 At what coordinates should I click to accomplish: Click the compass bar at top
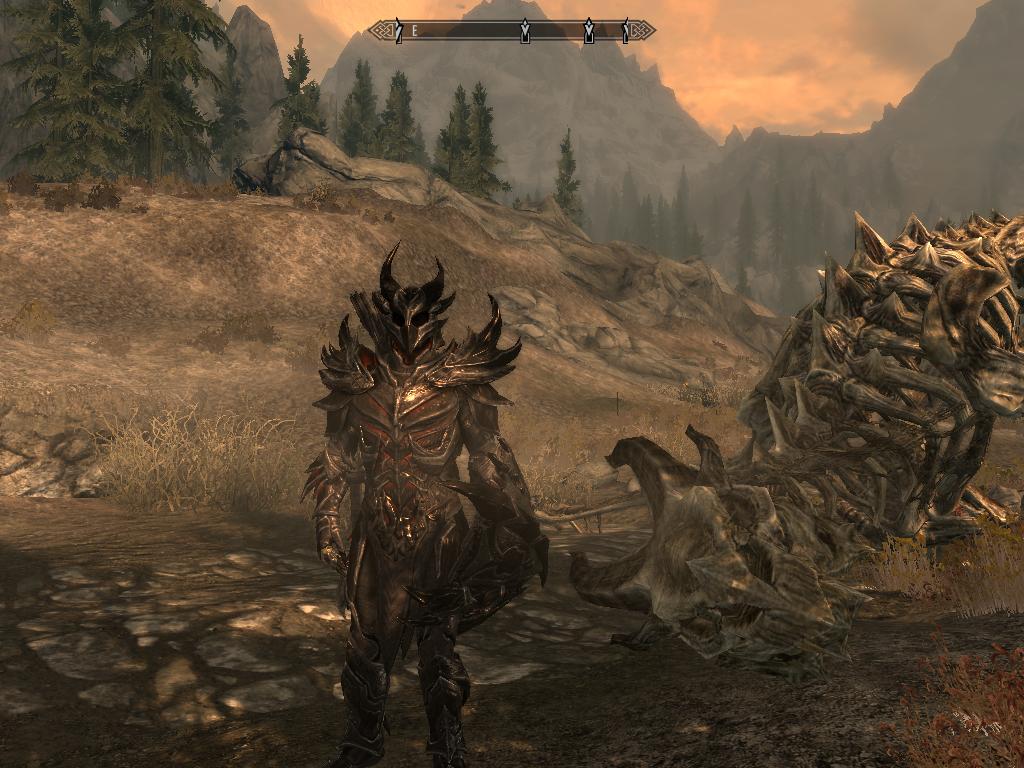tap(512, 31)
